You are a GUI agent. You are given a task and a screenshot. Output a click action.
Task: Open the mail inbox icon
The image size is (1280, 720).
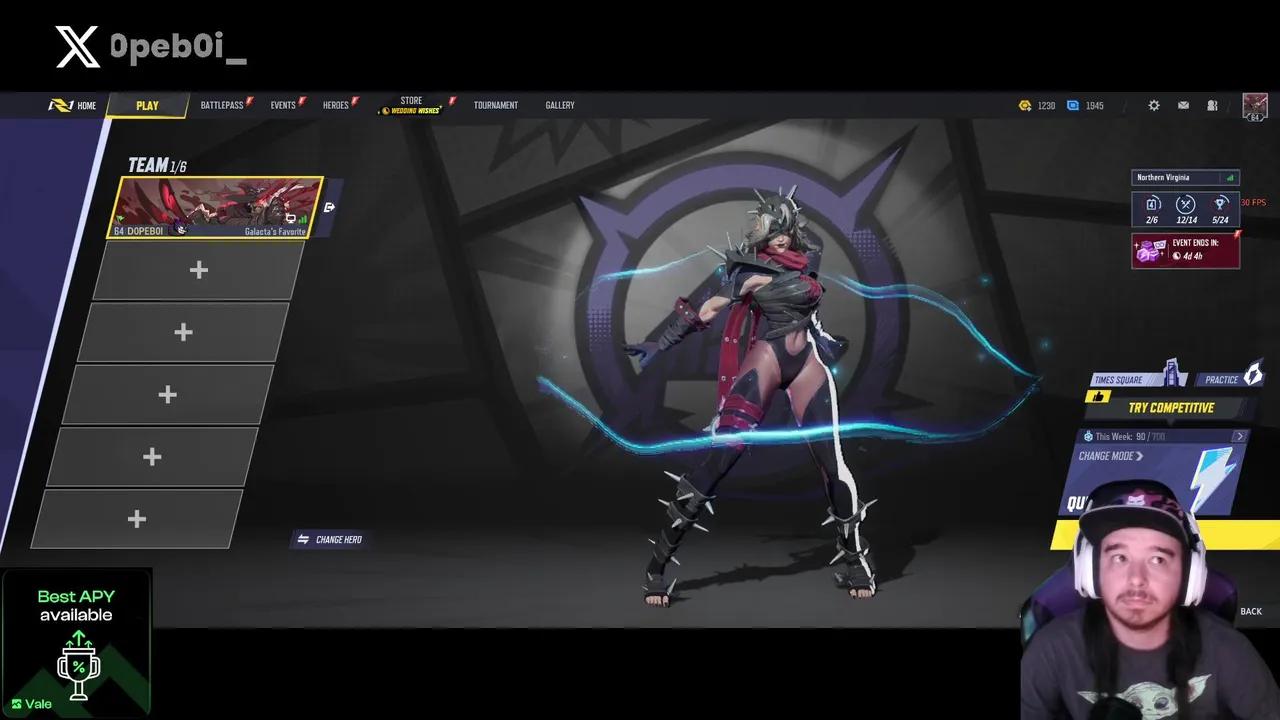[1183, 105]
